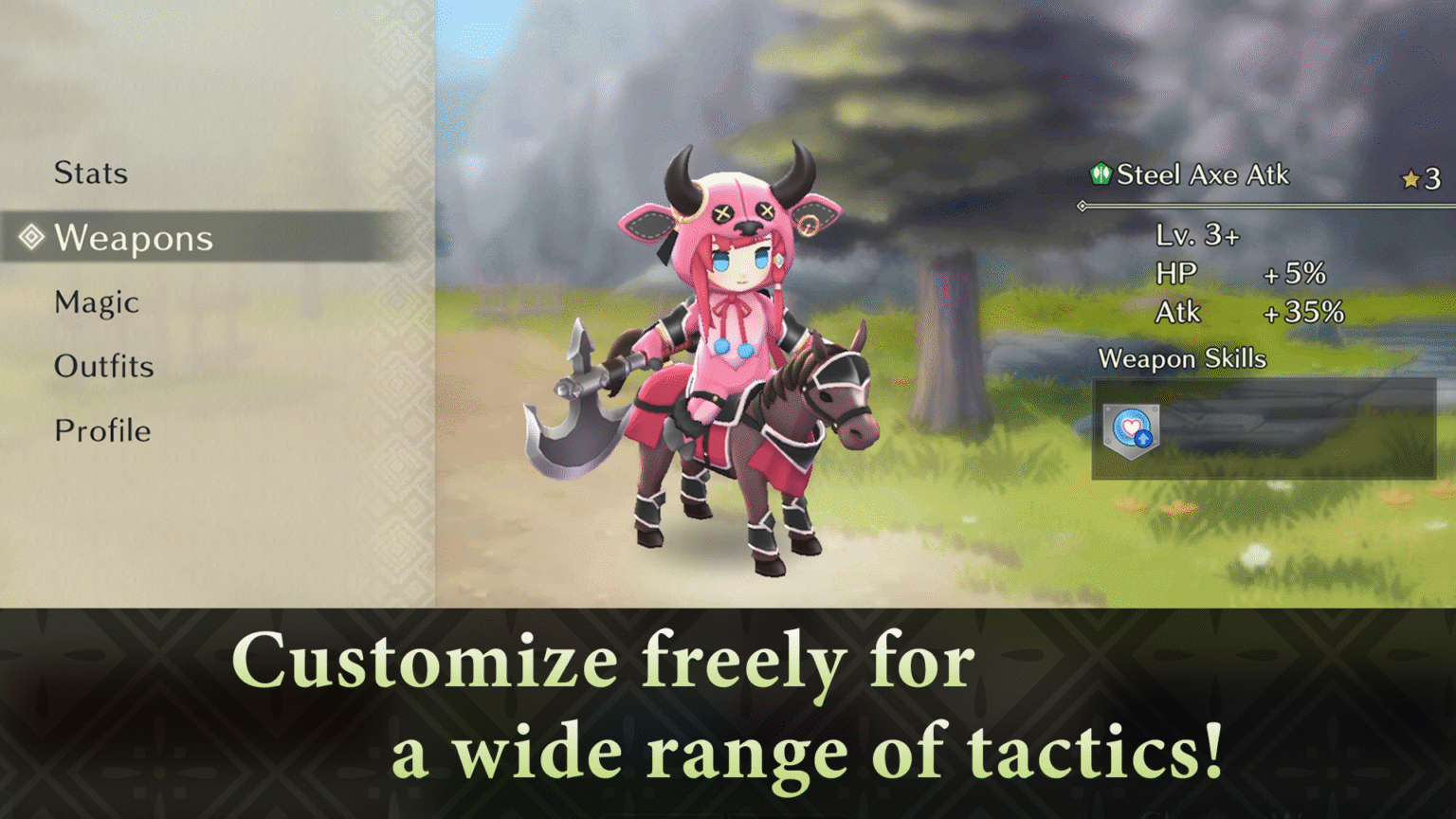1456x819 pixels.
Task: Open the Outfits menu entry
Action: tap(104, 366)
